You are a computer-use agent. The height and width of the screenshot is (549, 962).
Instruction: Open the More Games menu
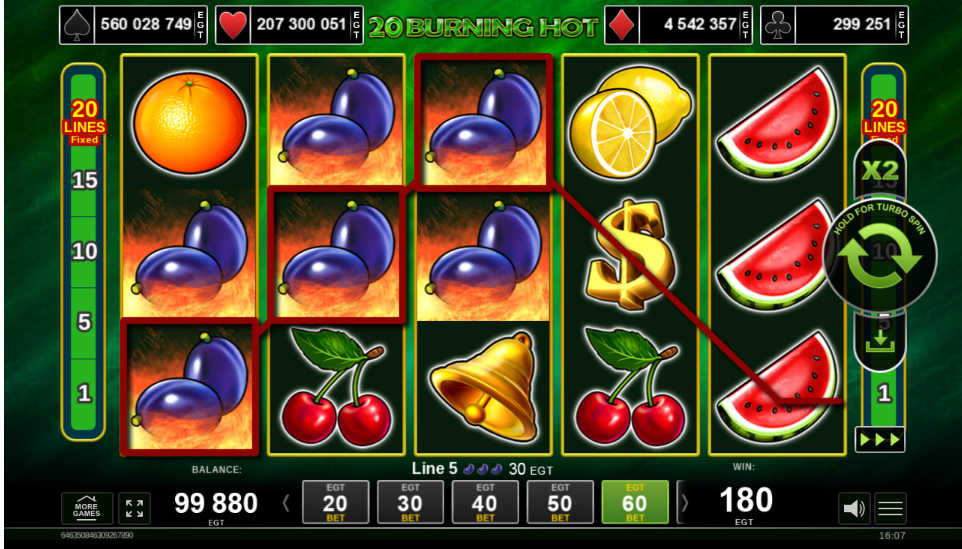[87, 508]
